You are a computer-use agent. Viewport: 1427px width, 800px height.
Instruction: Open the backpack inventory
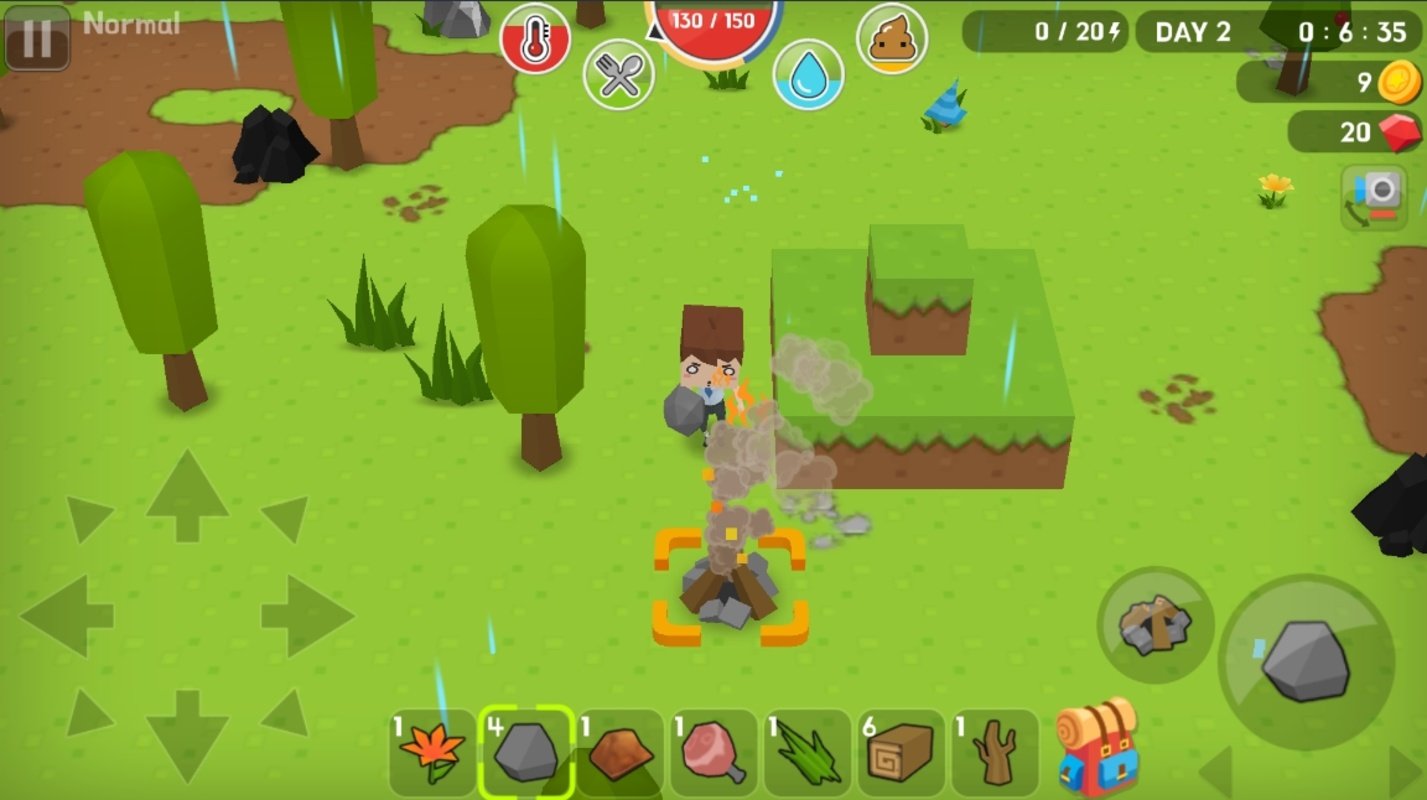coord(1097,748)
